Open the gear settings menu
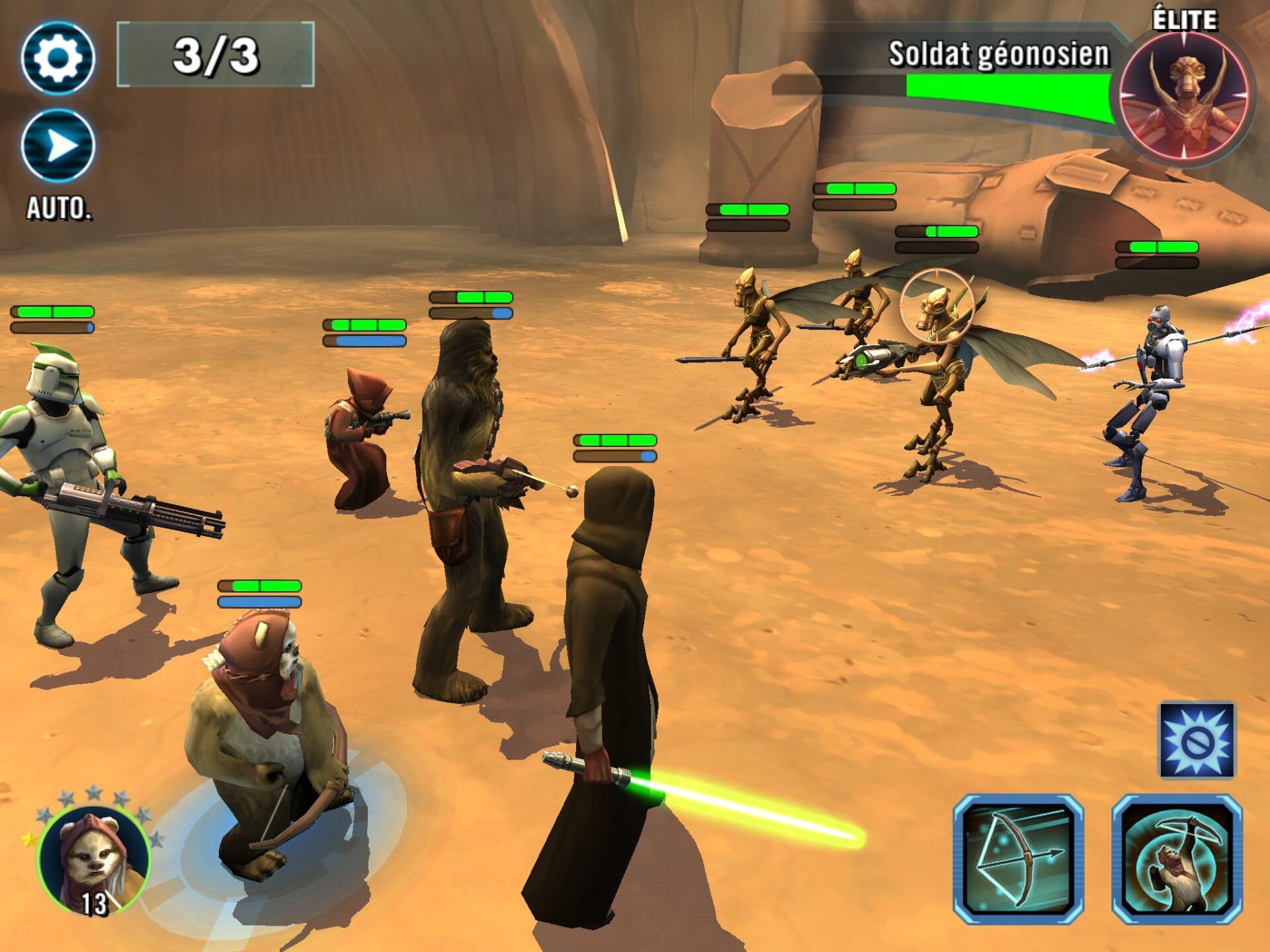The width and height of the screenshot is (1270, 952). 58,58
